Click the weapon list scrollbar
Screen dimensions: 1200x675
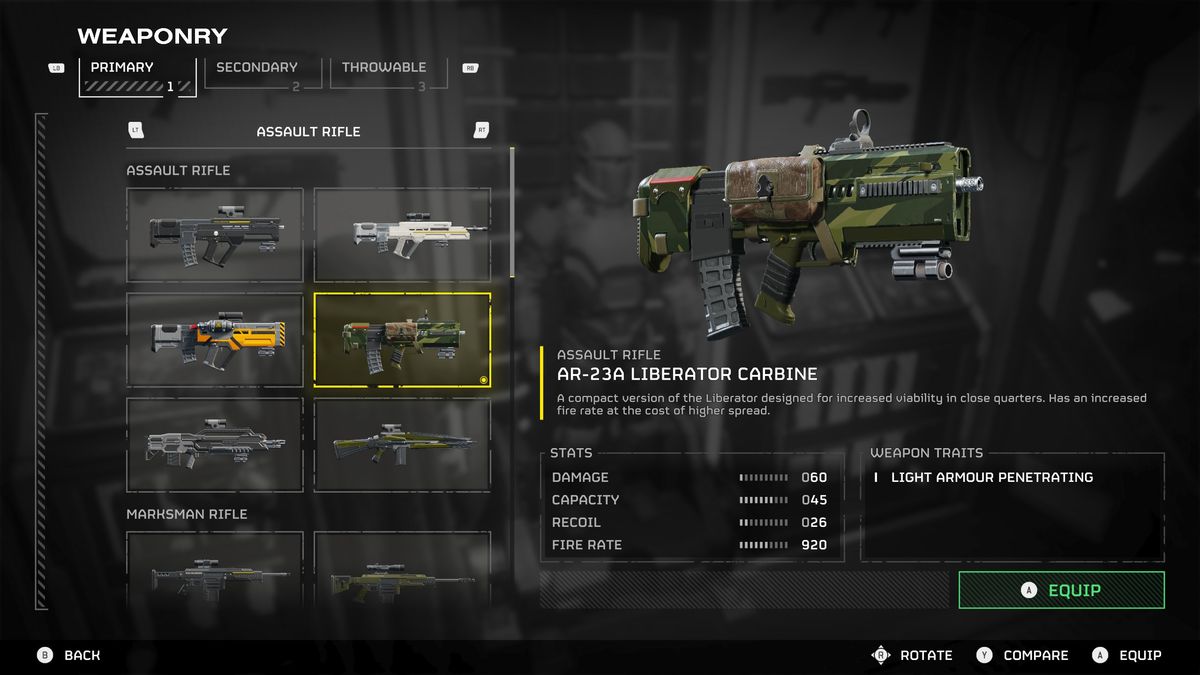(513, 212)
